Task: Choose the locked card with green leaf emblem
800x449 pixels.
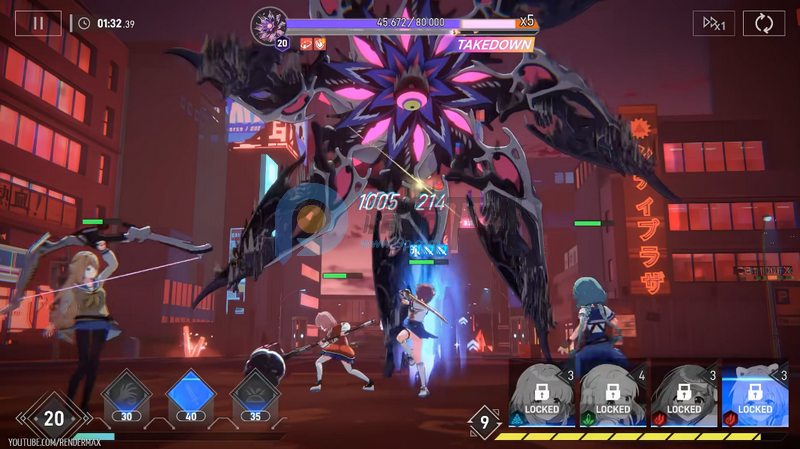Action: pyautogui.click(x=613, y=397)
